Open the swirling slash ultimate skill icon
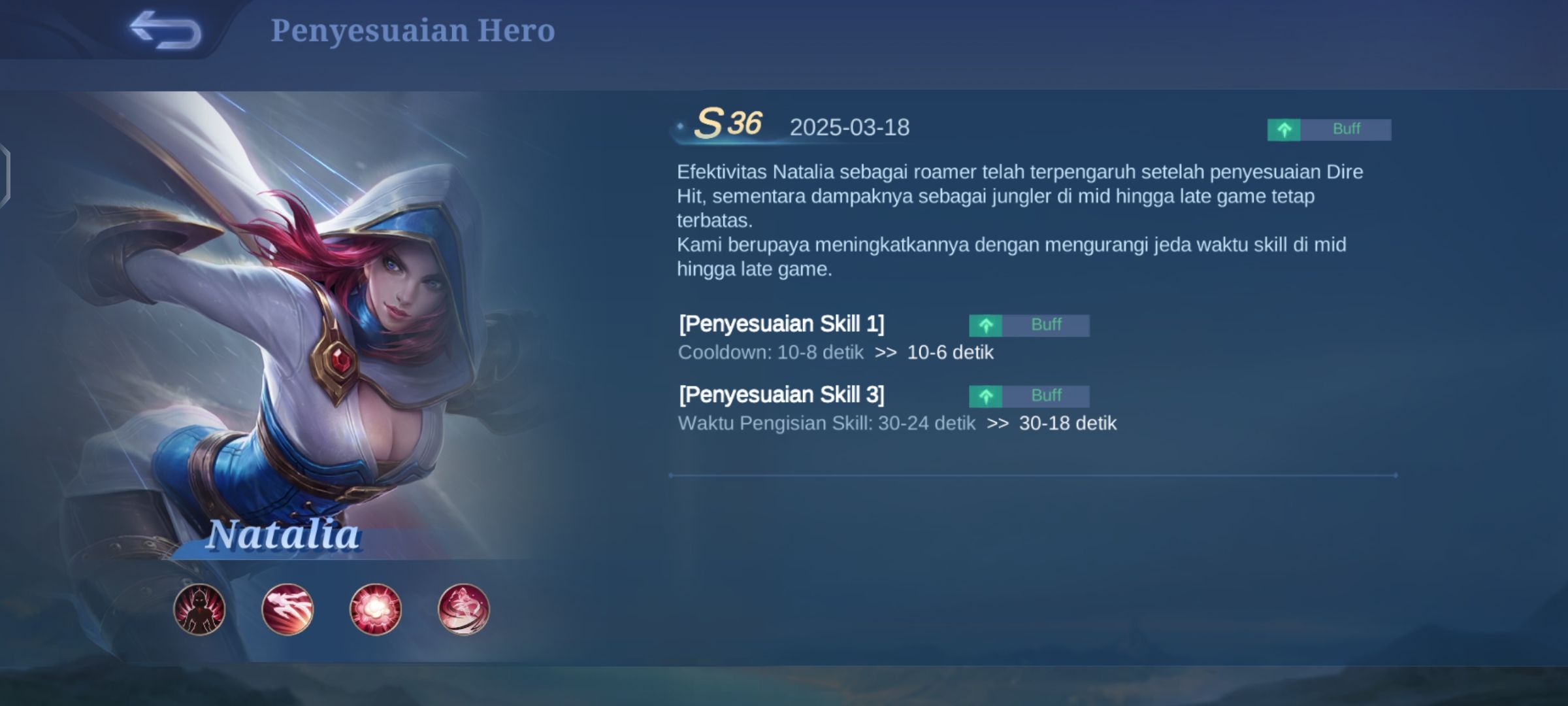The height and width of the screenshot is (706, 1568). tap(463, 609)
